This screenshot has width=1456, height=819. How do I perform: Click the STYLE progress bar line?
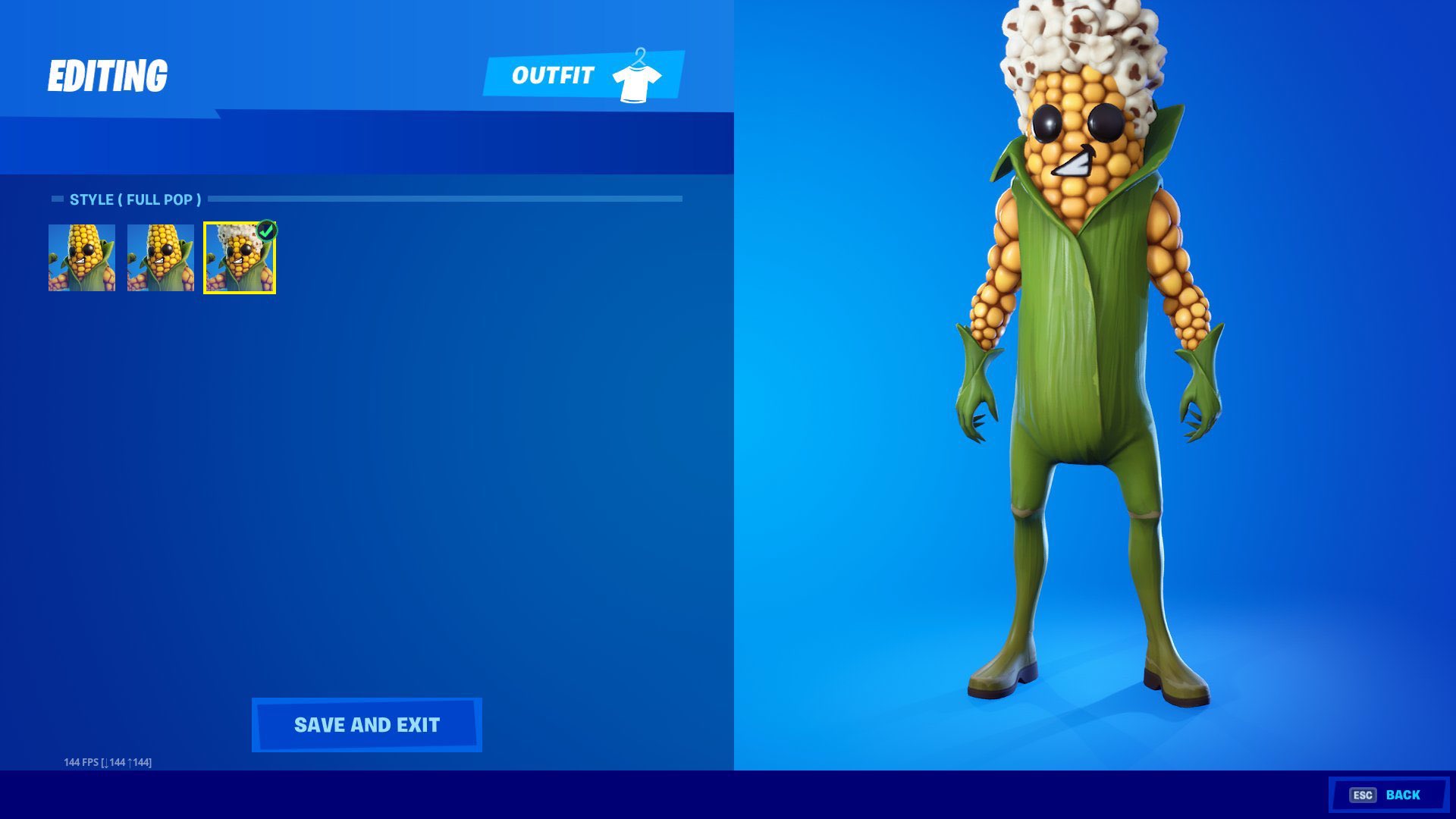click(x=447, y=199)
